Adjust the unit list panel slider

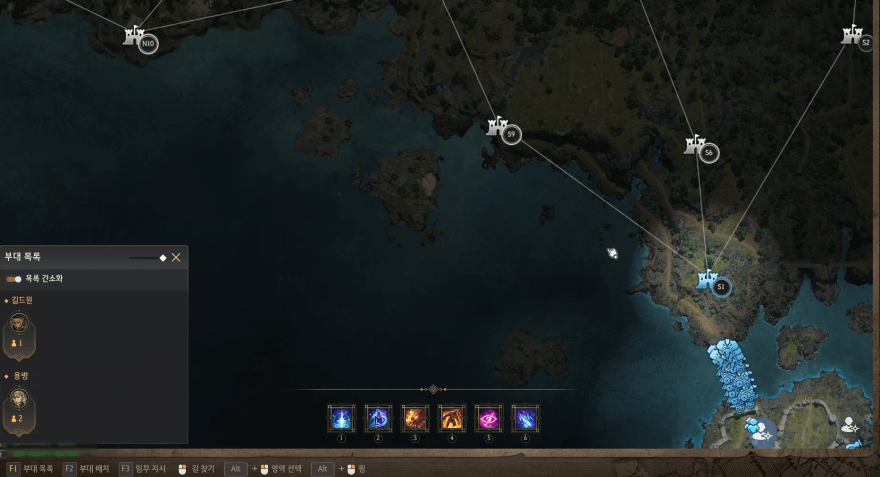point(162,257)
